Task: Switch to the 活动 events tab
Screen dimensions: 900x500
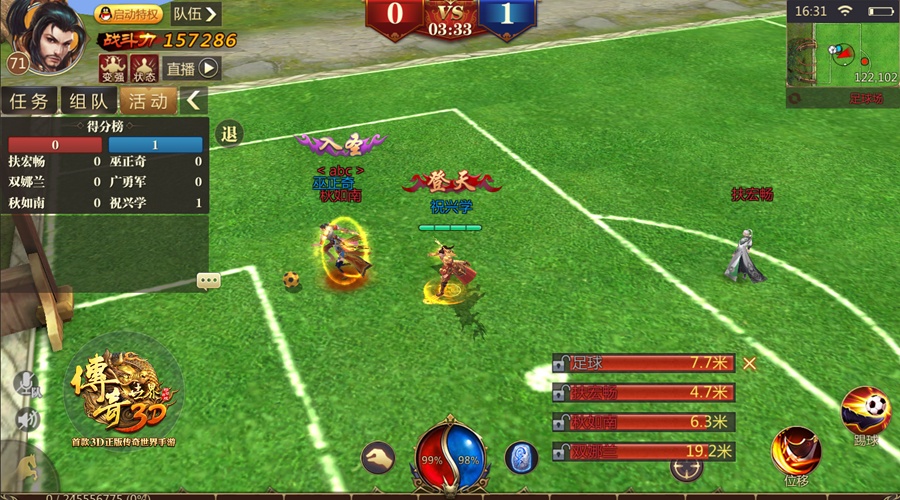Action: (148, 100)
